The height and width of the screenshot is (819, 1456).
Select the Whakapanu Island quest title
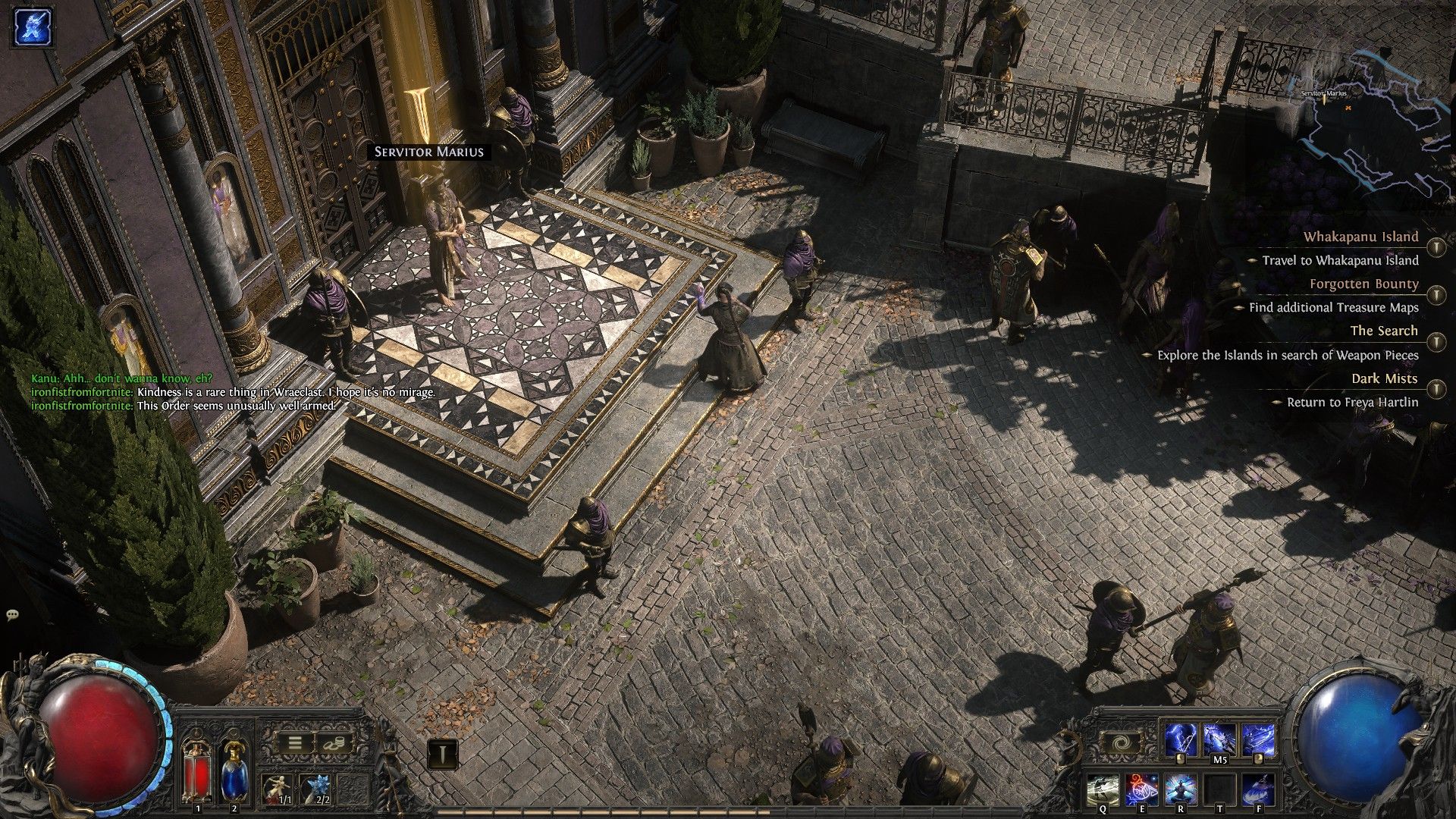tap(1360, 237)
